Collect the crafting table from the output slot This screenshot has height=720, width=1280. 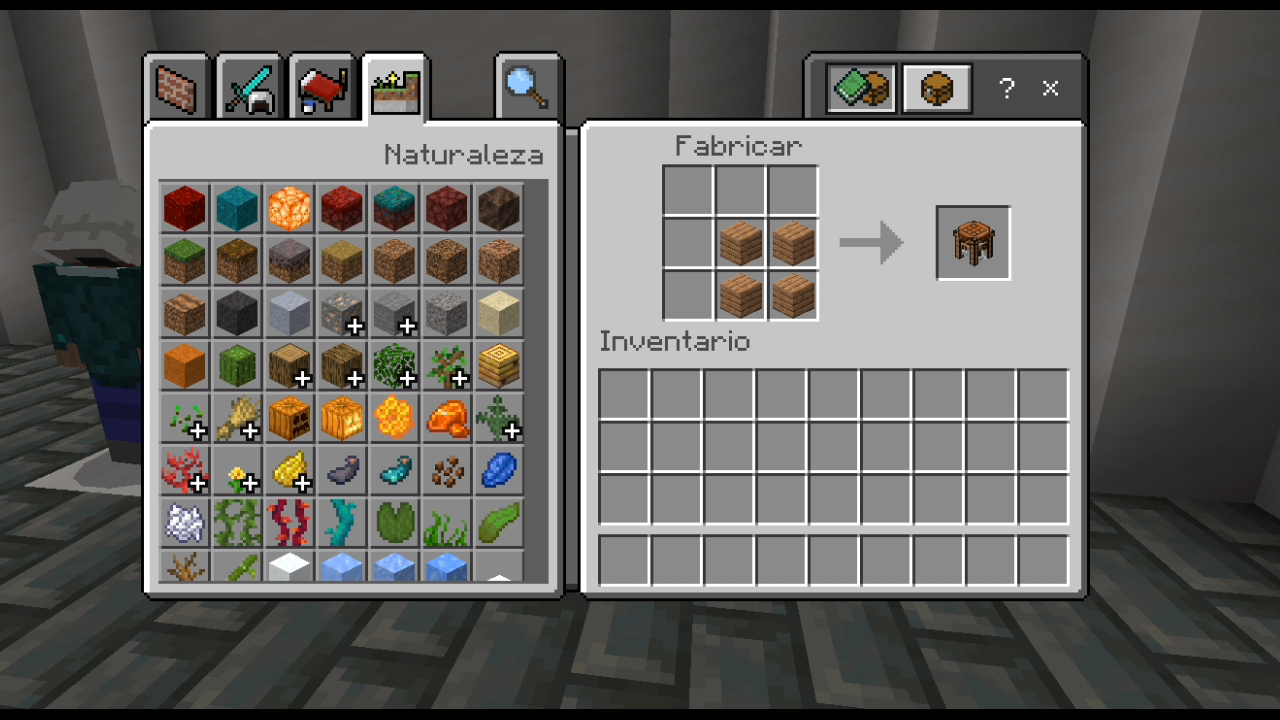click(x=971, y=242)
